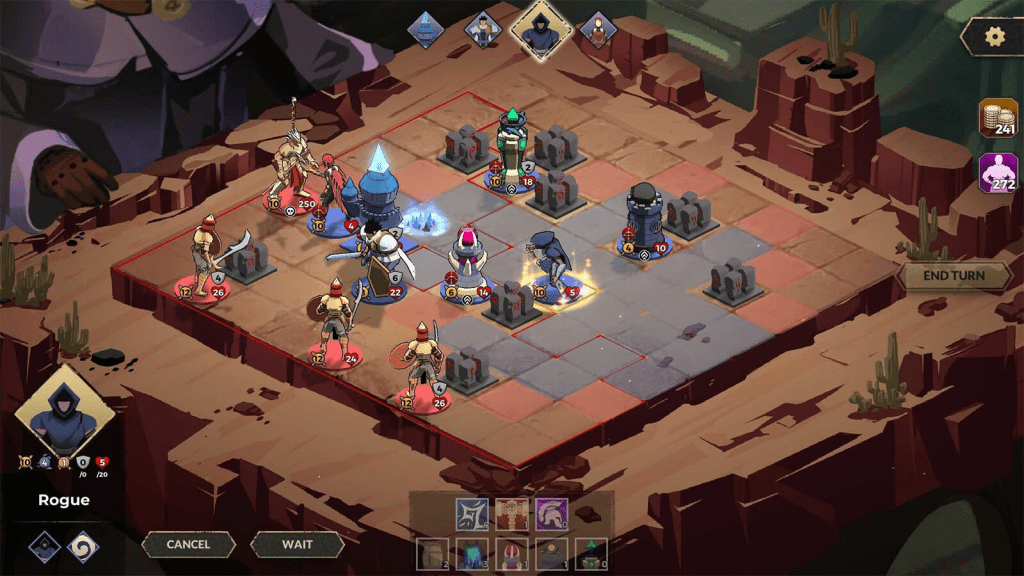Use the shuriken card
Screen dimensions: 1024x576
(472, 514)
